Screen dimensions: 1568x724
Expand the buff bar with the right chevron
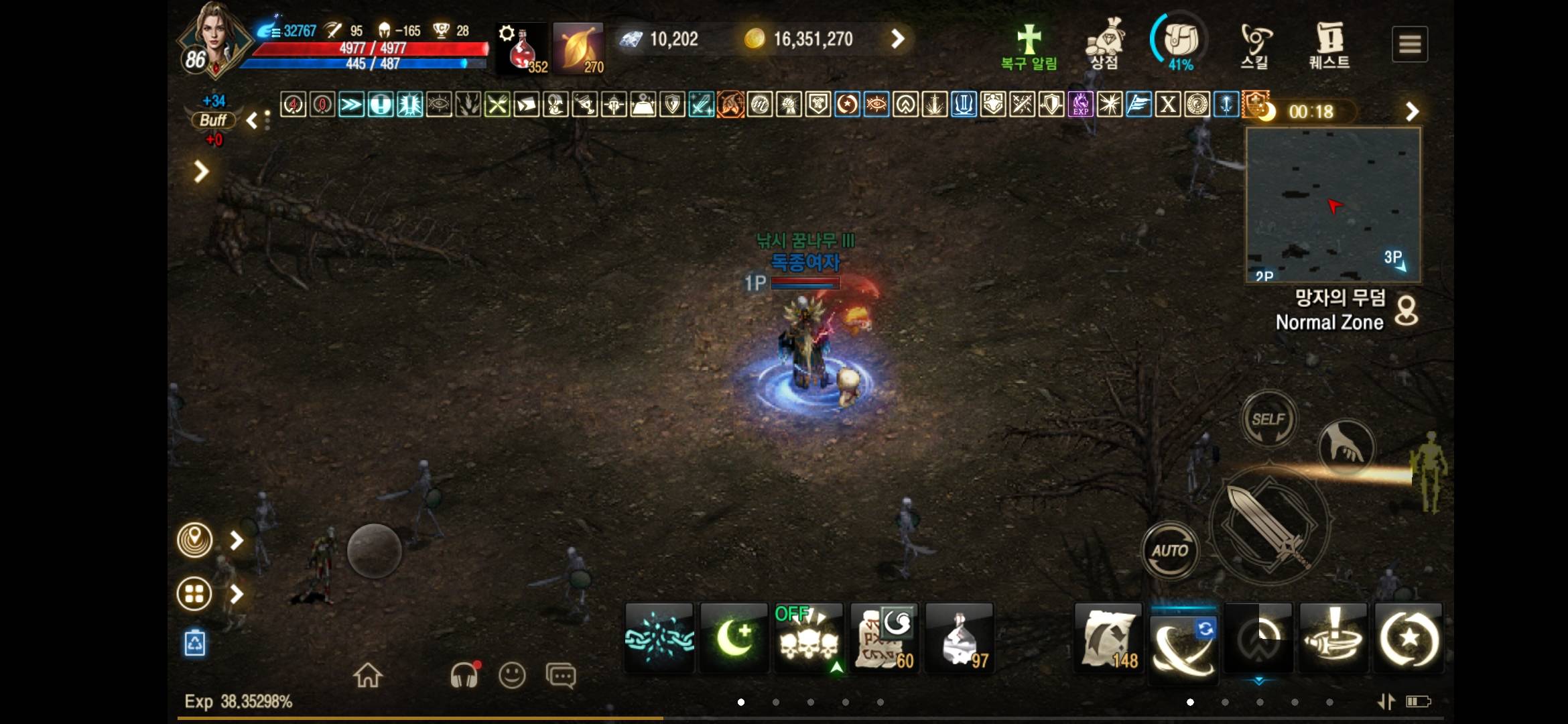(1413, 111)
